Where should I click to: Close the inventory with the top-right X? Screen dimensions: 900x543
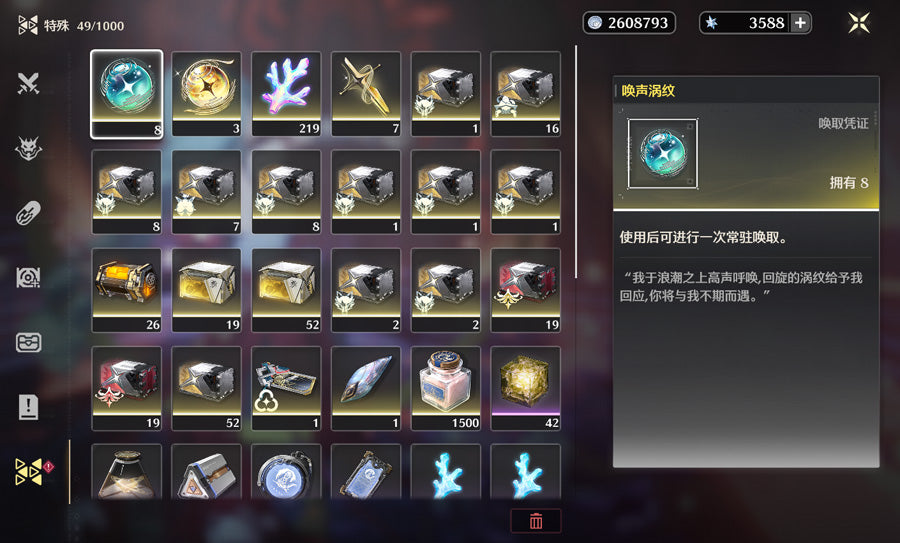click(859, 23)
